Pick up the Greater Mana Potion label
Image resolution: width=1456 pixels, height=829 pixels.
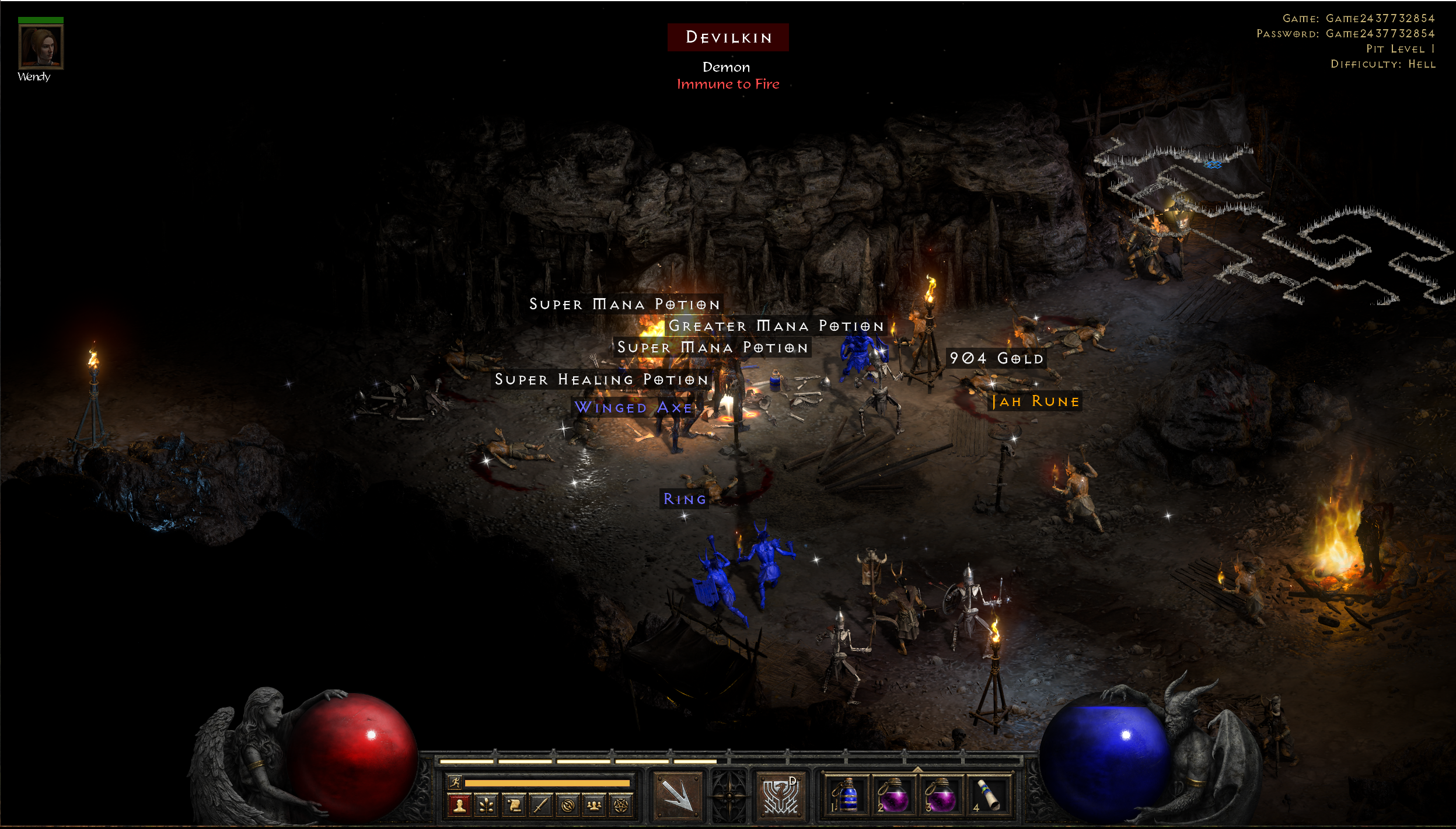click(x=776, y=326)
